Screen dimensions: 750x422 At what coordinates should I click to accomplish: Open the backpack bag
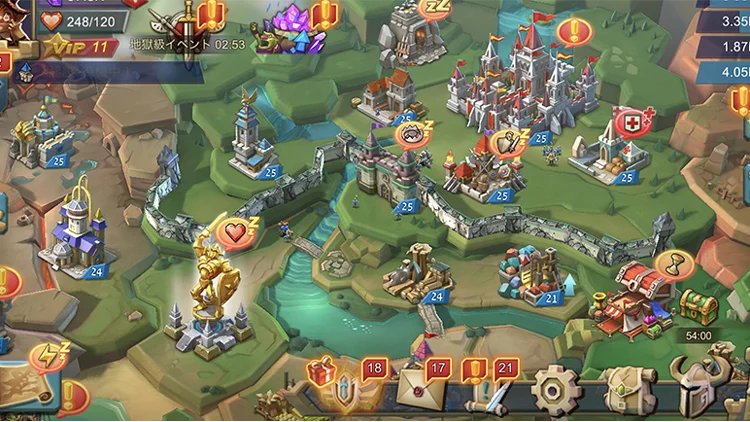pyautogui.click(x=620, y=389)
